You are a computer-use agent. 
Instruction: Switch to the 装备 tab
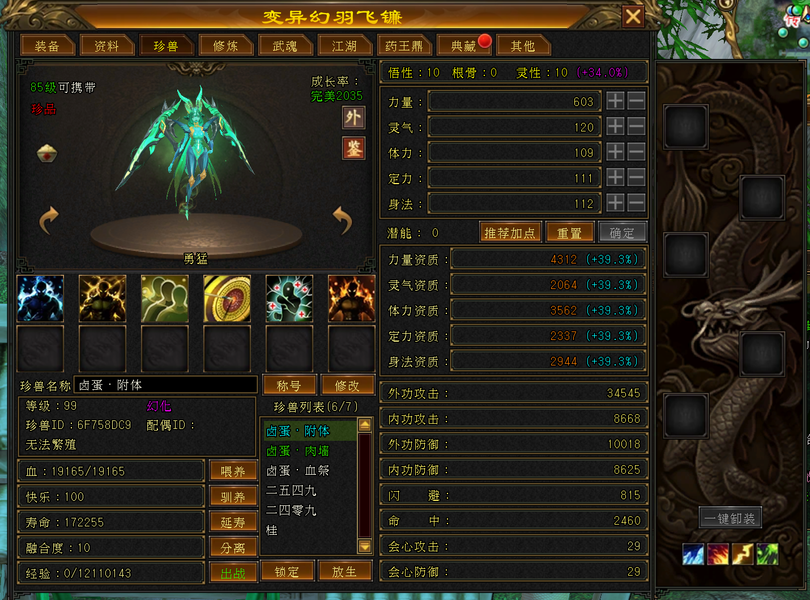point(47,46)
